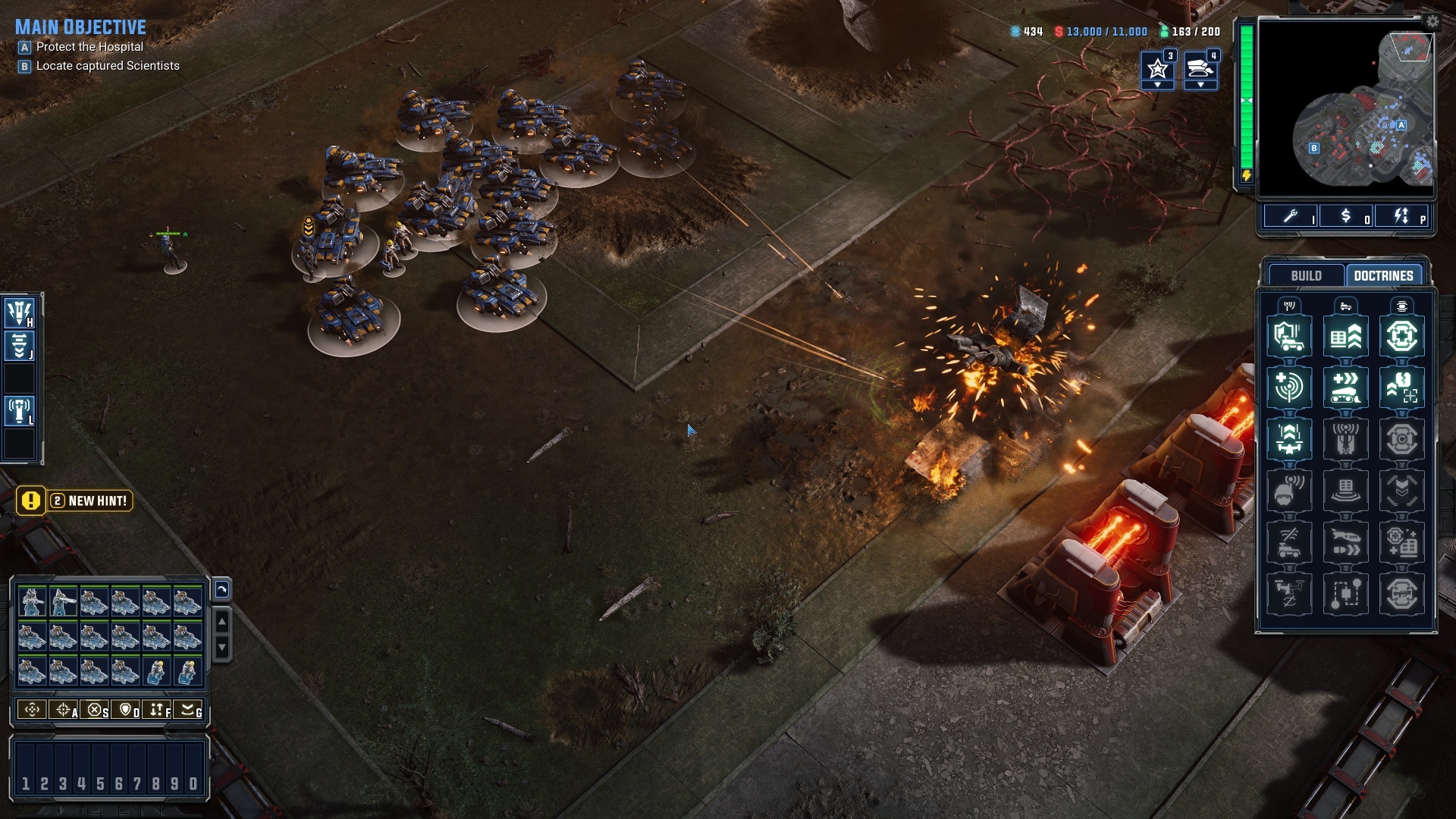Image resolution: width=1456 pixels, height=819 pixels.
Task: Activate the shield guard command
Action: (x=126, y=710)
